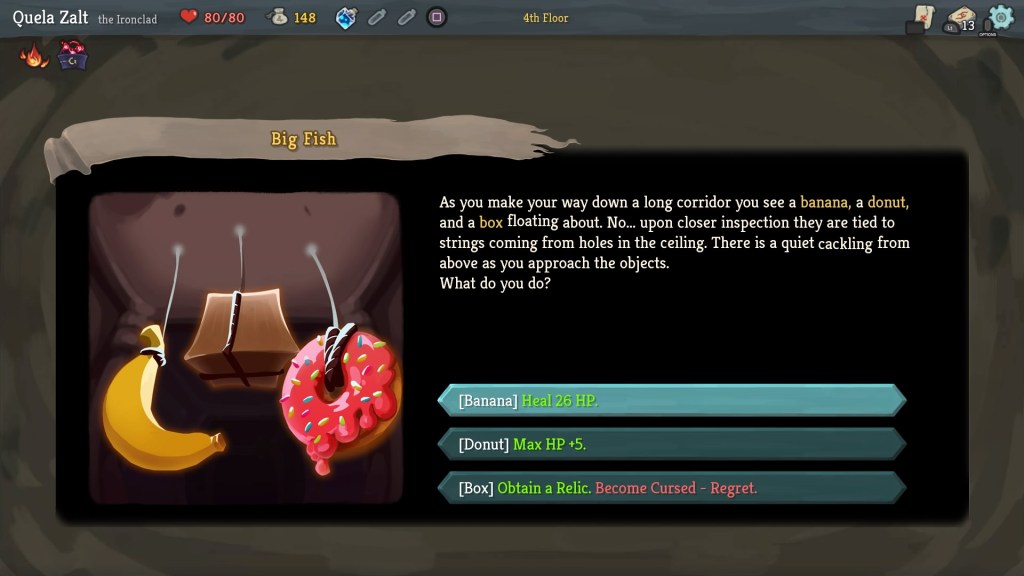Select the blue potion in the potion slot
Image resolution: width=1024 pixels, height=576 pixels.
pos(346,17)
